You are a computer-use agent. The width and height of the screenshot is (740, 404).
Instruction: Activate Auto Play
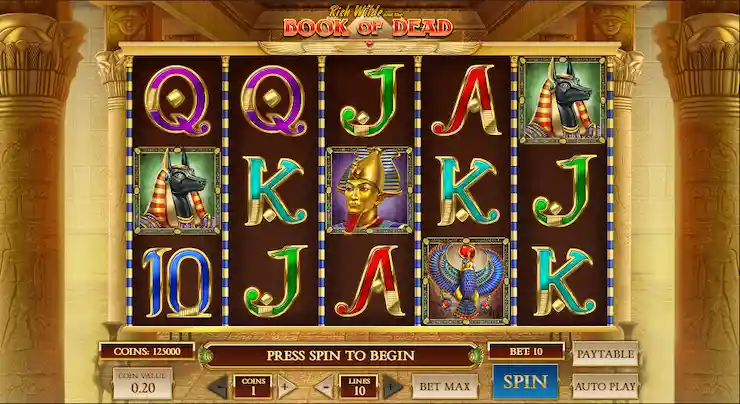click(x=604, y=384)
